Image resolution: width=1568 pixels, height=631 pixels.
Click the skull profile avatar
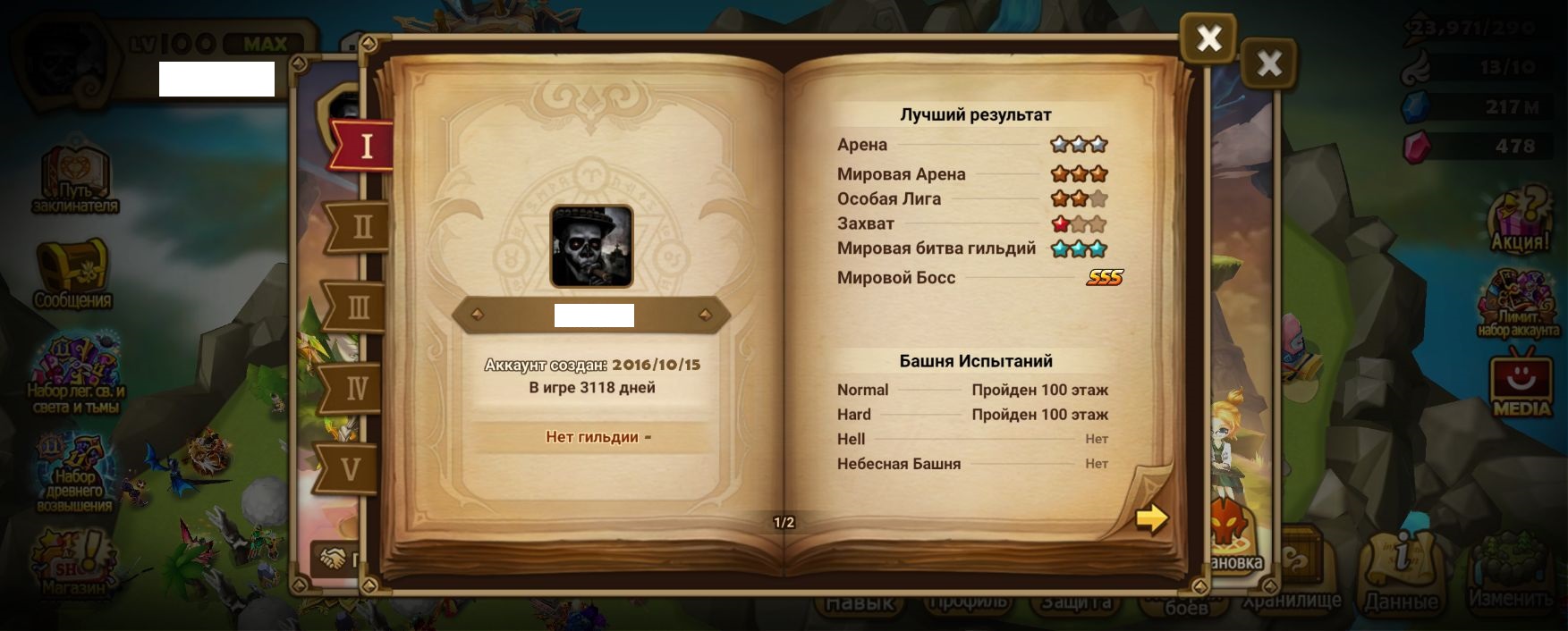point(591,246)
